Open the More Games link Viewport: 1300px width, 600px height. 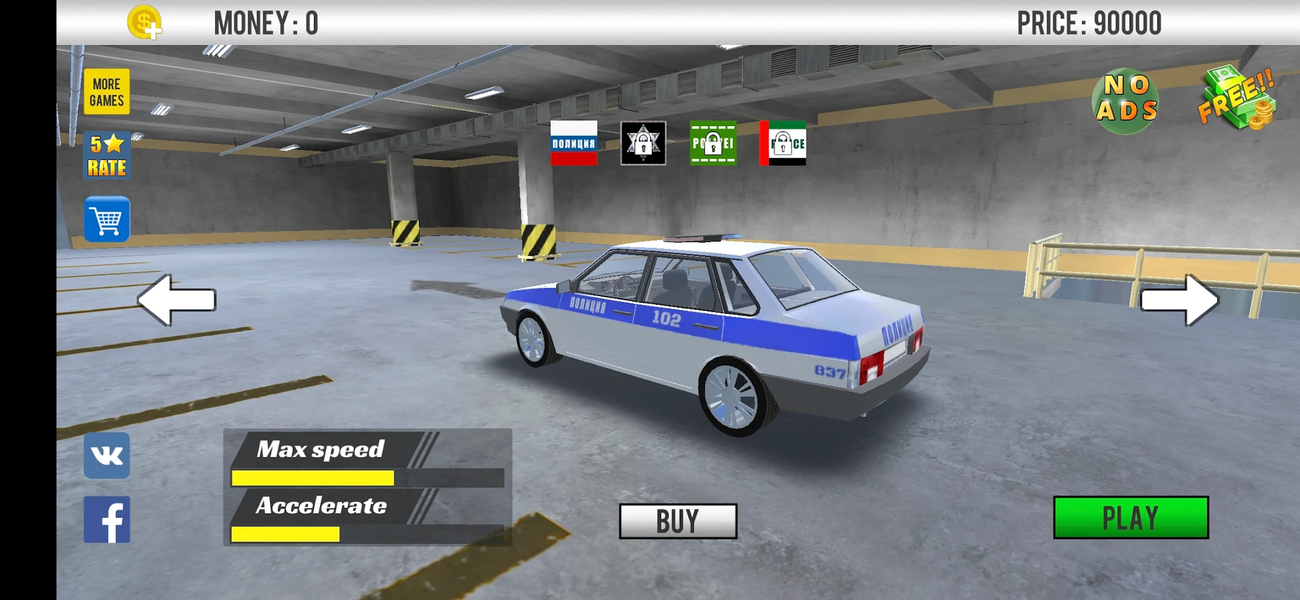[106, 92]
